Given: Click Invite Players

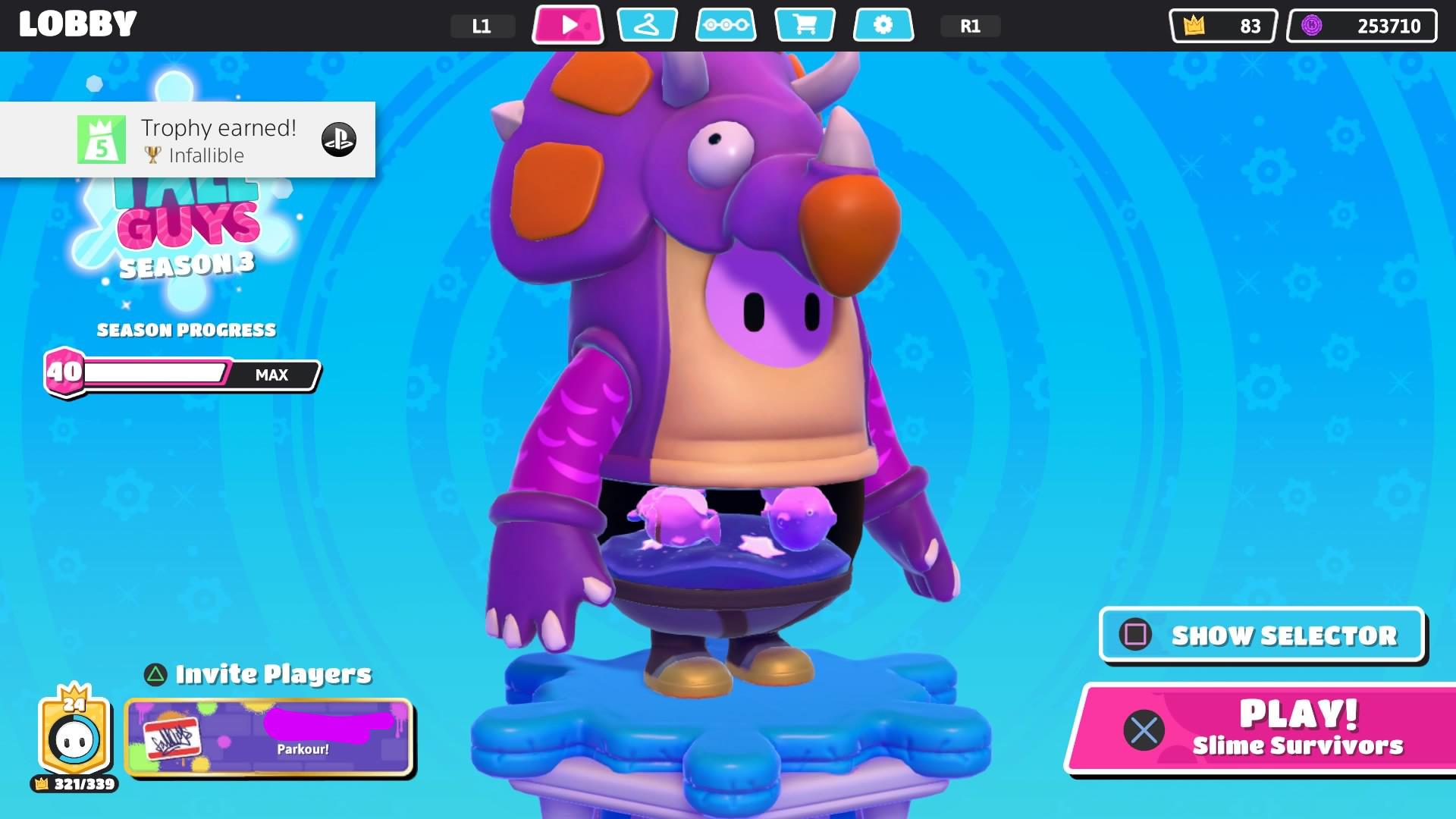Looking at the screenshot, I should tap(258, 672).
